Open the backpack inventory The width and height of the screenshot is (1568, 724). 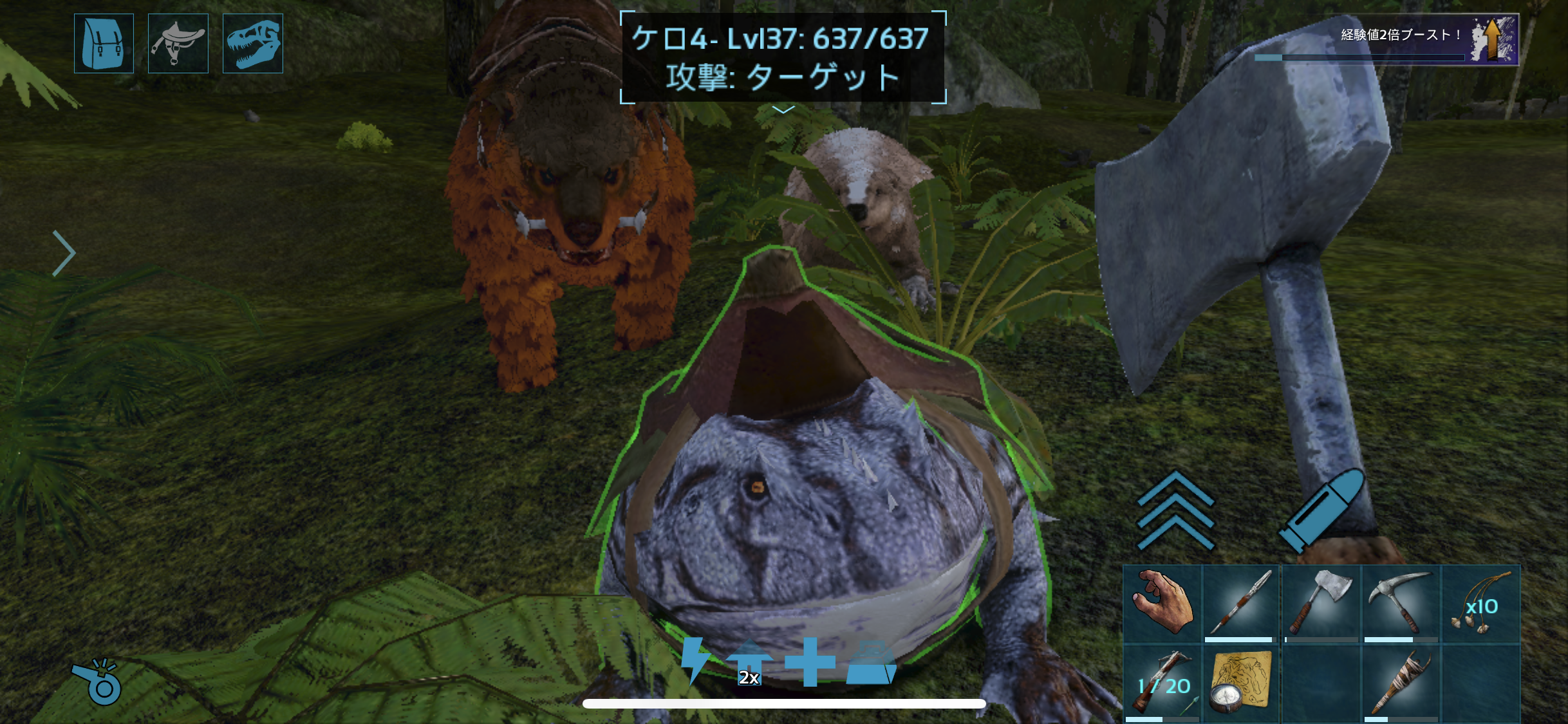[x=104, y=43]
